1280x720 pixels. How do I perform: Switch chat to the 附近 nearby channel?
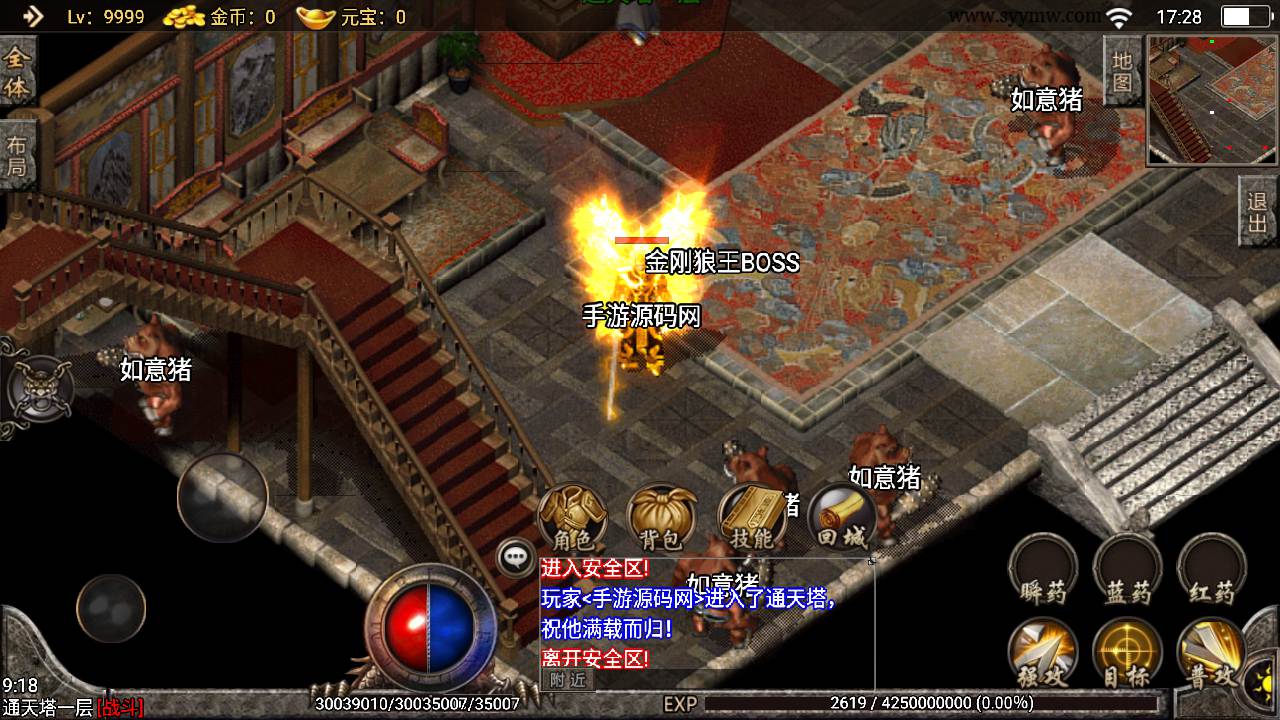click(x=567, y=680)
